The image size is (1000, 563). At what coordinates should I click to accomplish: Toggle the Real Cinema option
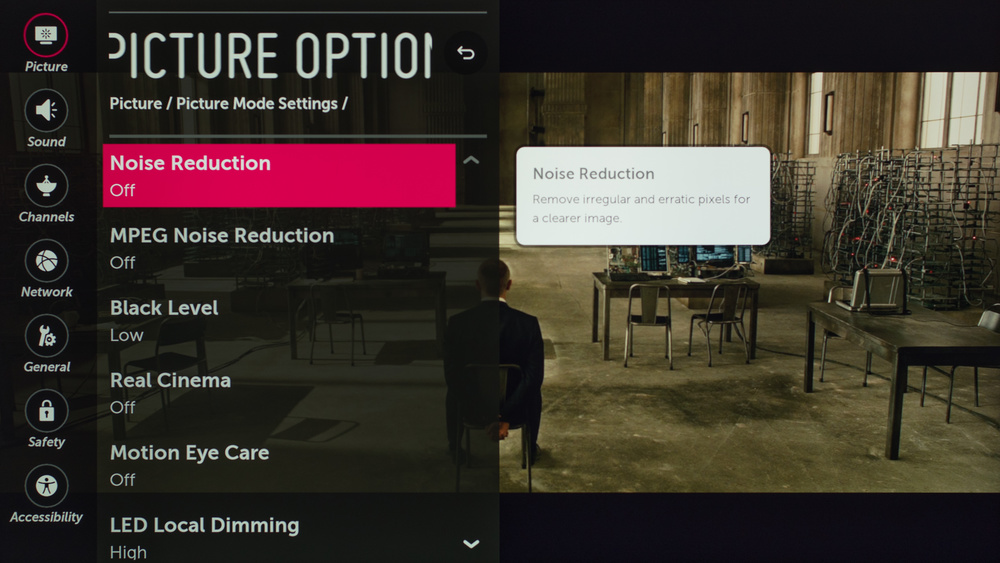click(x=279, y=393)
